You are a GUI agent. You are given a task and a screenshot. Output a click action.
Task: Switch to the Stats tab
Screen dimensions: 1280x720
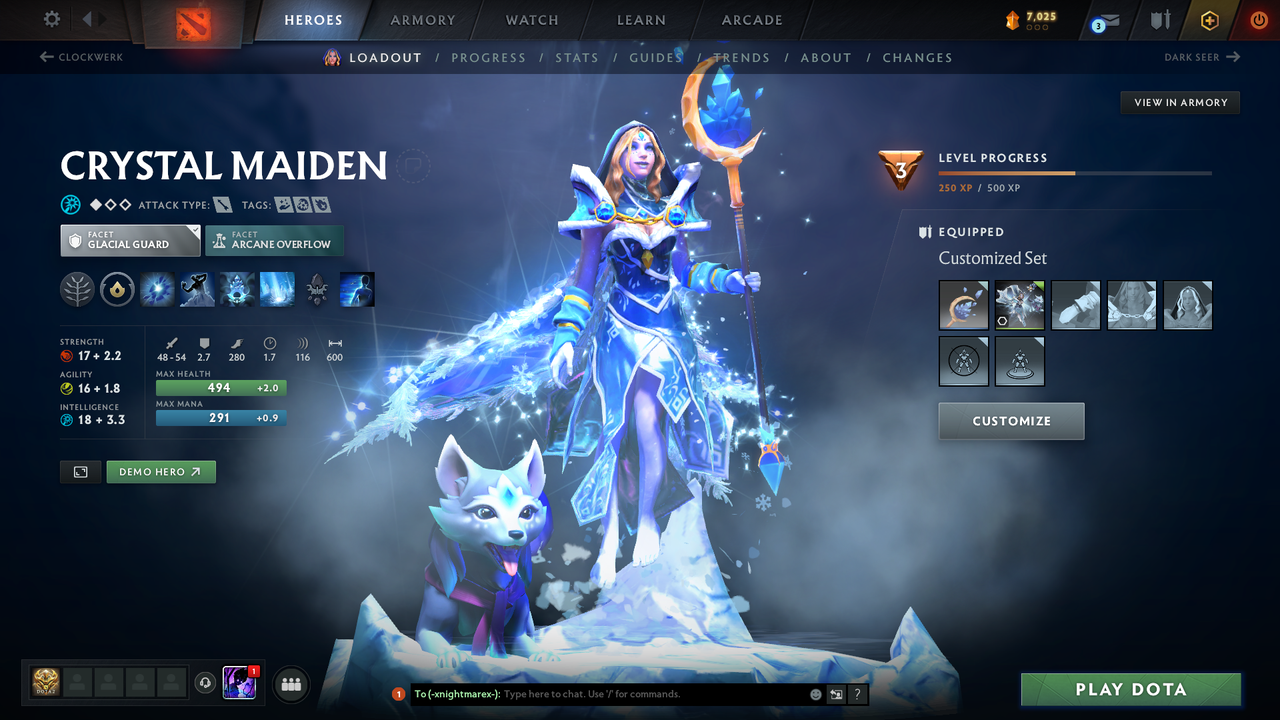[577, 57]
